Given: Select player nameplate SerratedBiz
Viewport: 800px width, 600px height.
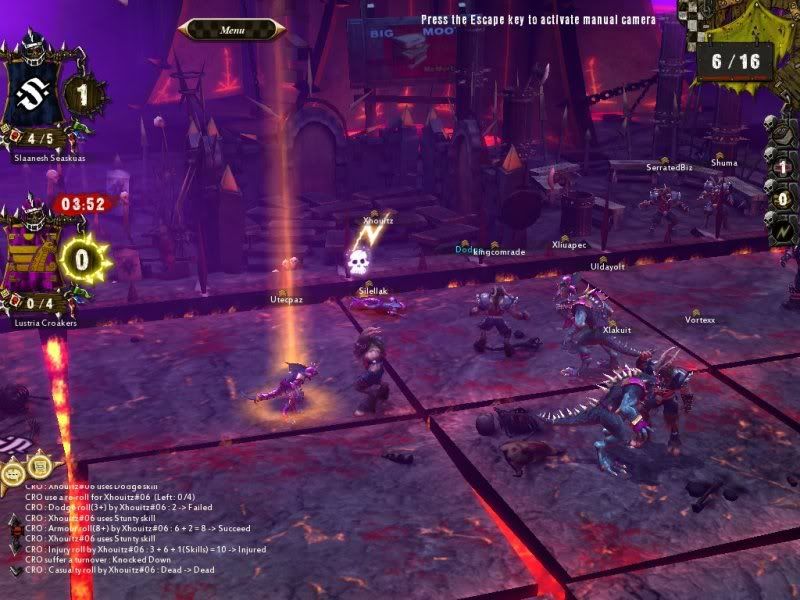Looking at the screenshot, I should coord(669,167).
